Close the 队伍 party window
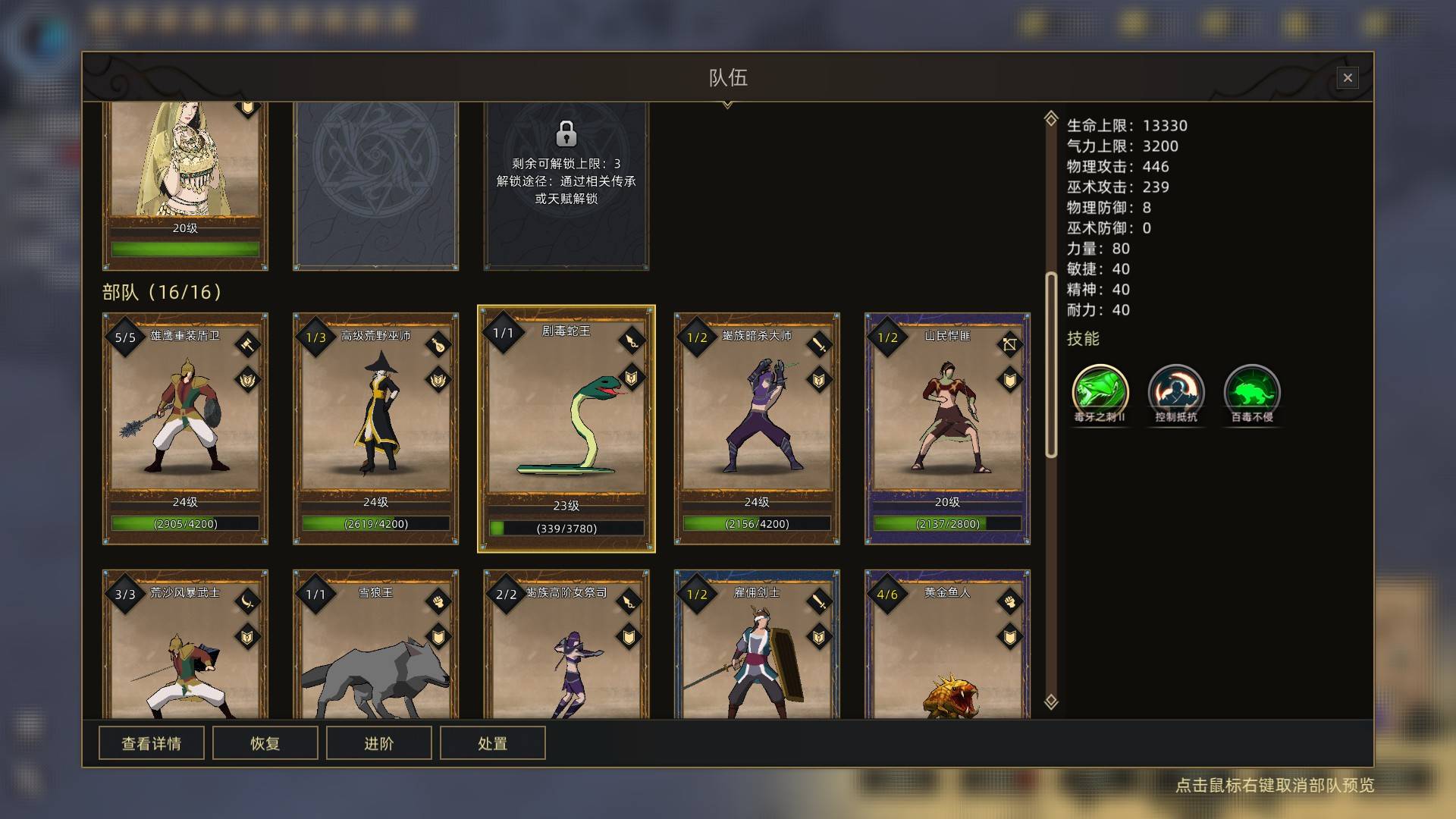 (x=1348, y=77)
